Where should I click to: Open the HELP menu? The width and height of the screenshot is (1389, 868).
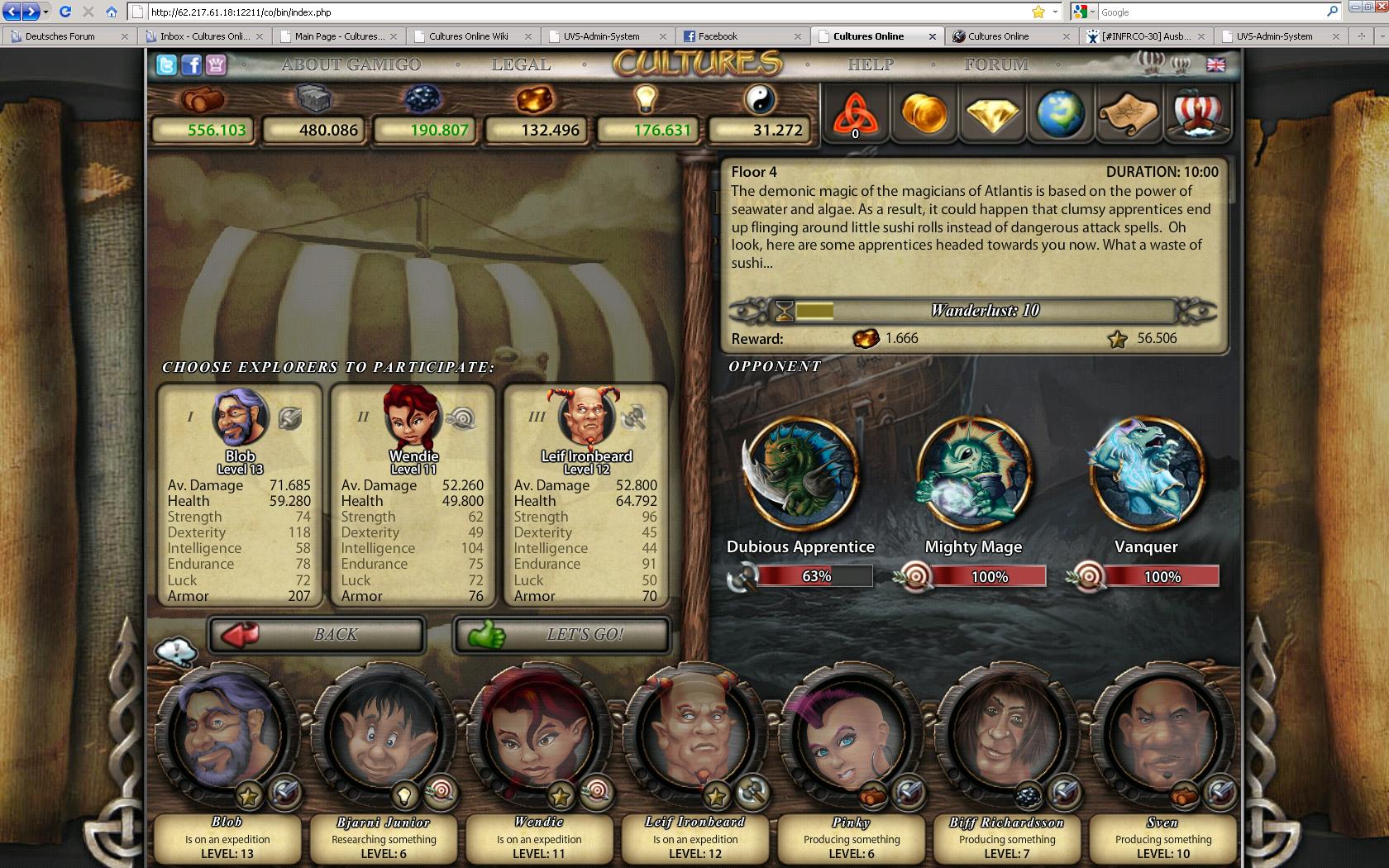[870, 65]
